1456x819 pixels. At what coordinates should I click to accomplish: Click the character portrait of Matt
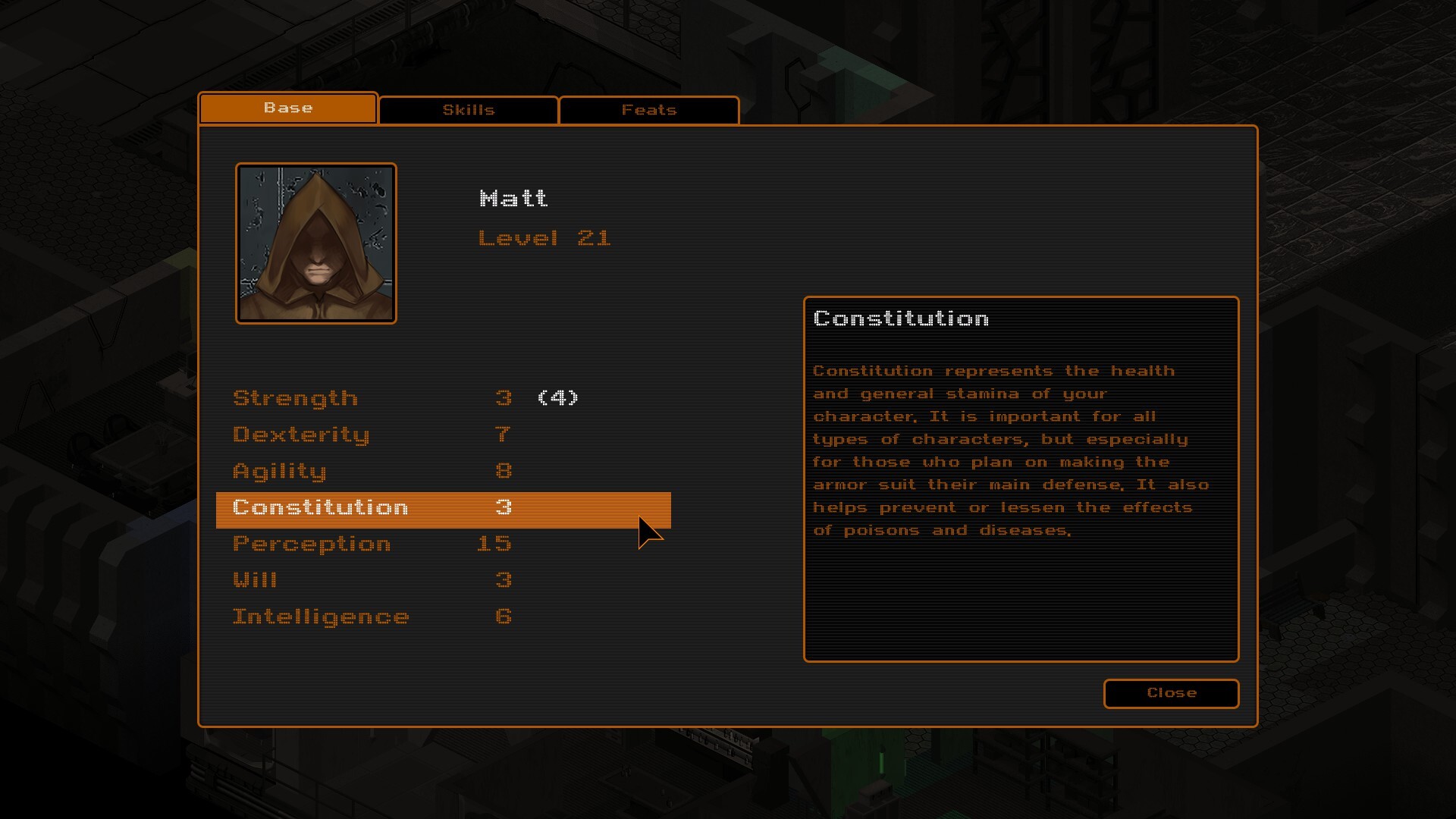[x=315, y=243]
